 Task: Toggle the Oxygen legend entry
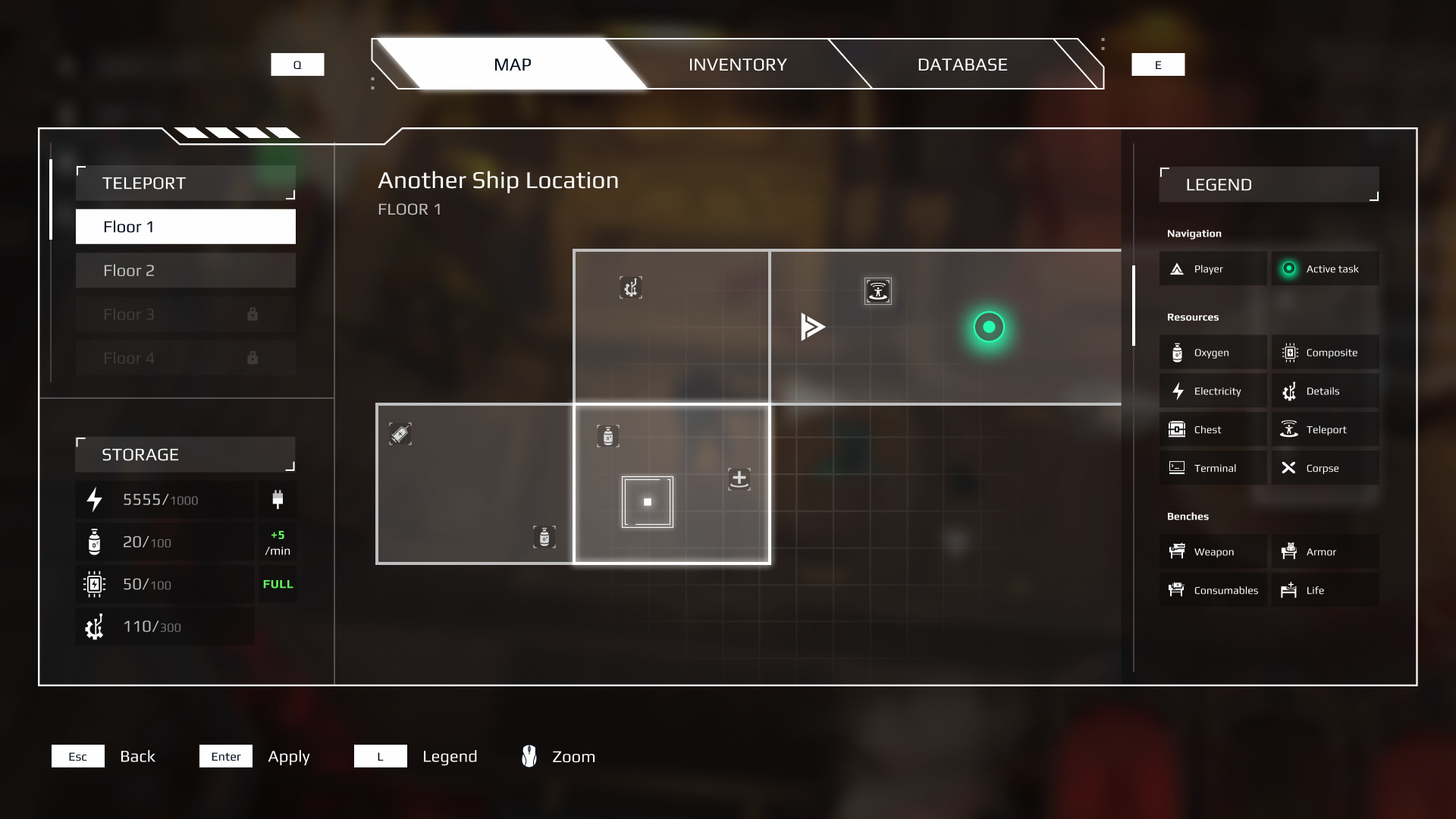(1212, 353)
